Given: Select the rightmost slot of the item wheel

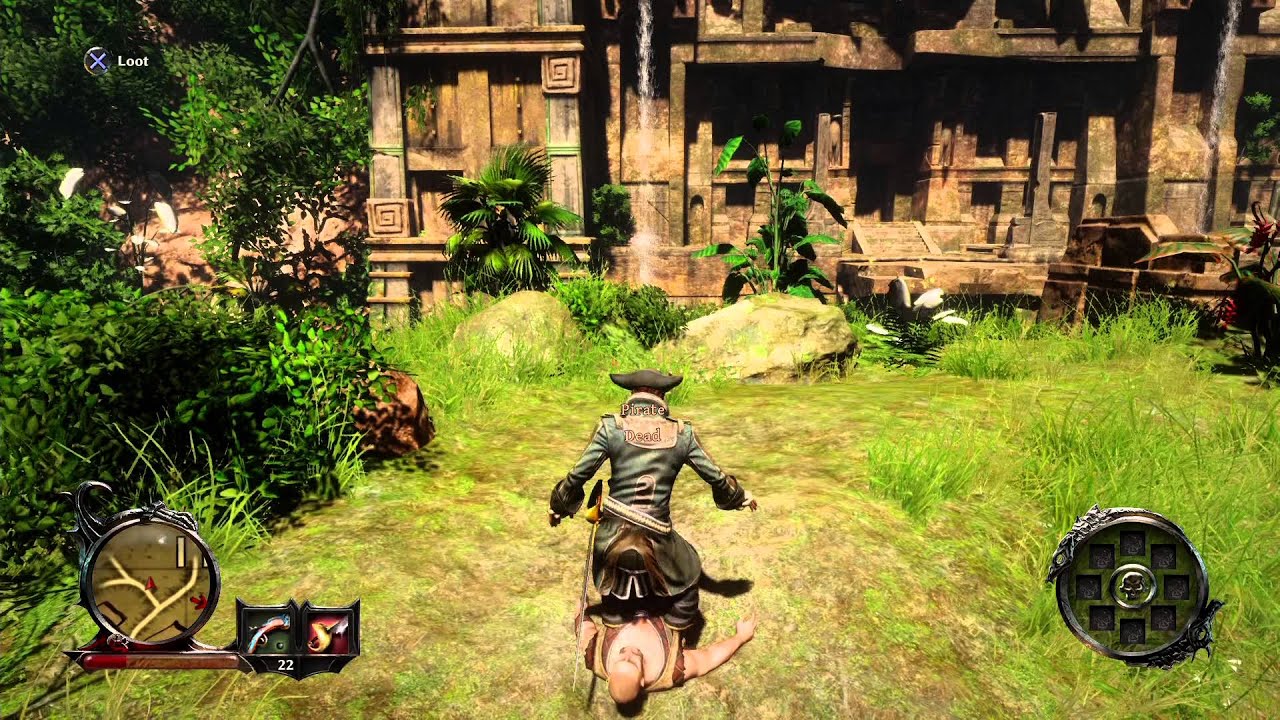Looking at the screenshot, I should coord(1176,587).
